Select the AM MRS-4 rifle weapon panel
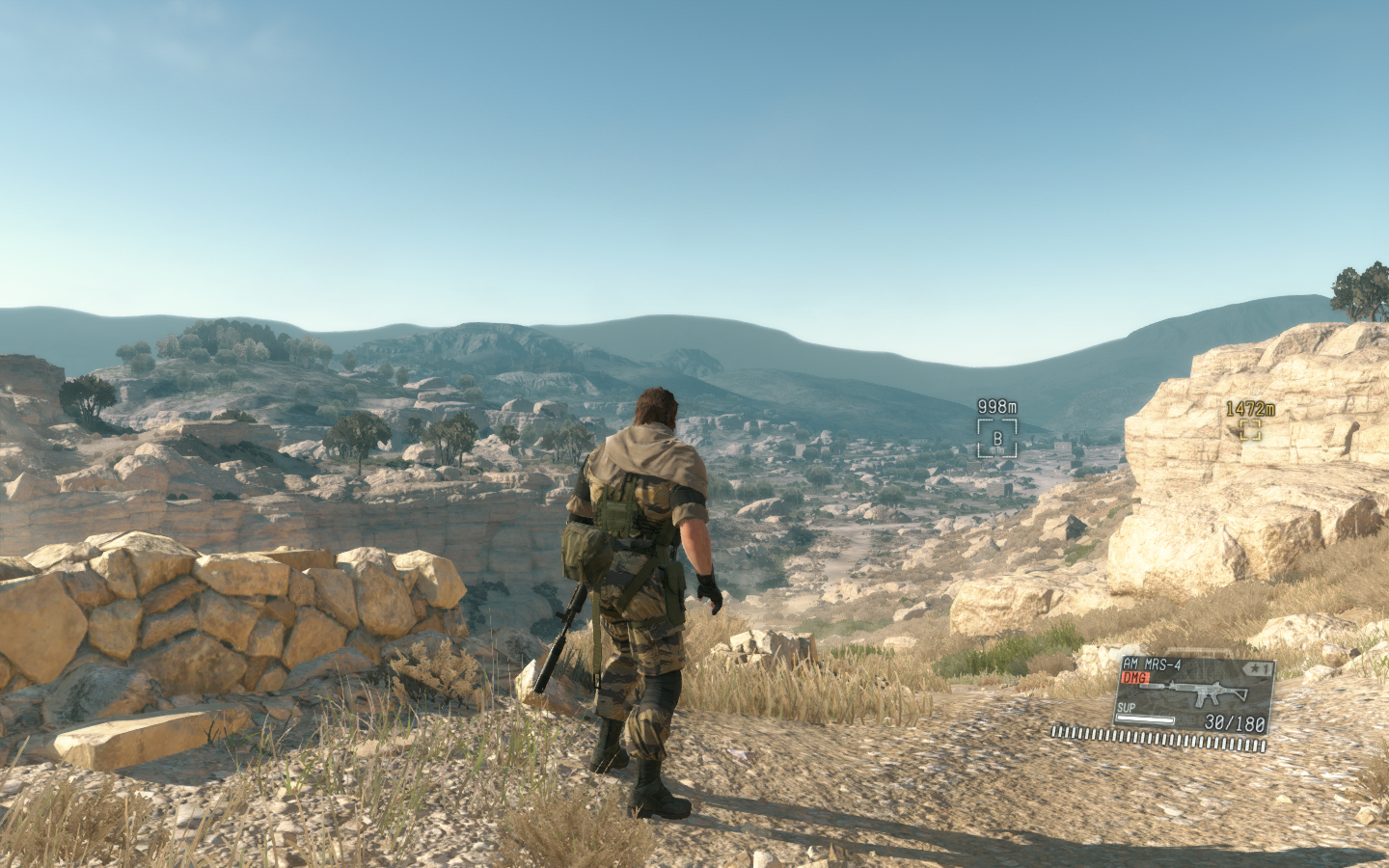Screen dimensions: 1389x868 coord(1196,694)
